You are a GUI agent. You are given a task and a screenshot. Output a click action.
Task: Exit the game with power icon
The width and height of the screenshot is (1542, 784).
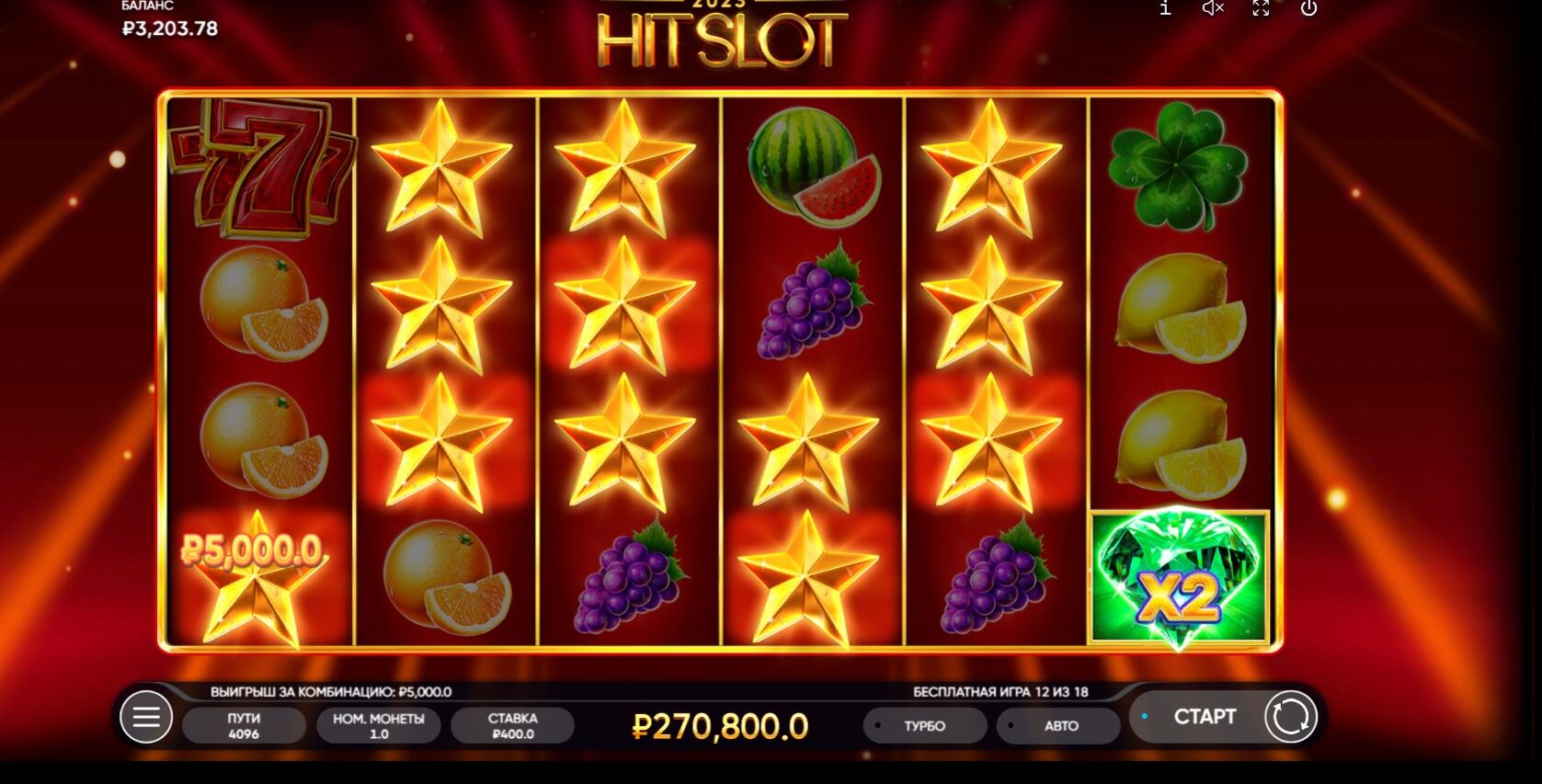pyautogui.click(x=1308, y=8)
